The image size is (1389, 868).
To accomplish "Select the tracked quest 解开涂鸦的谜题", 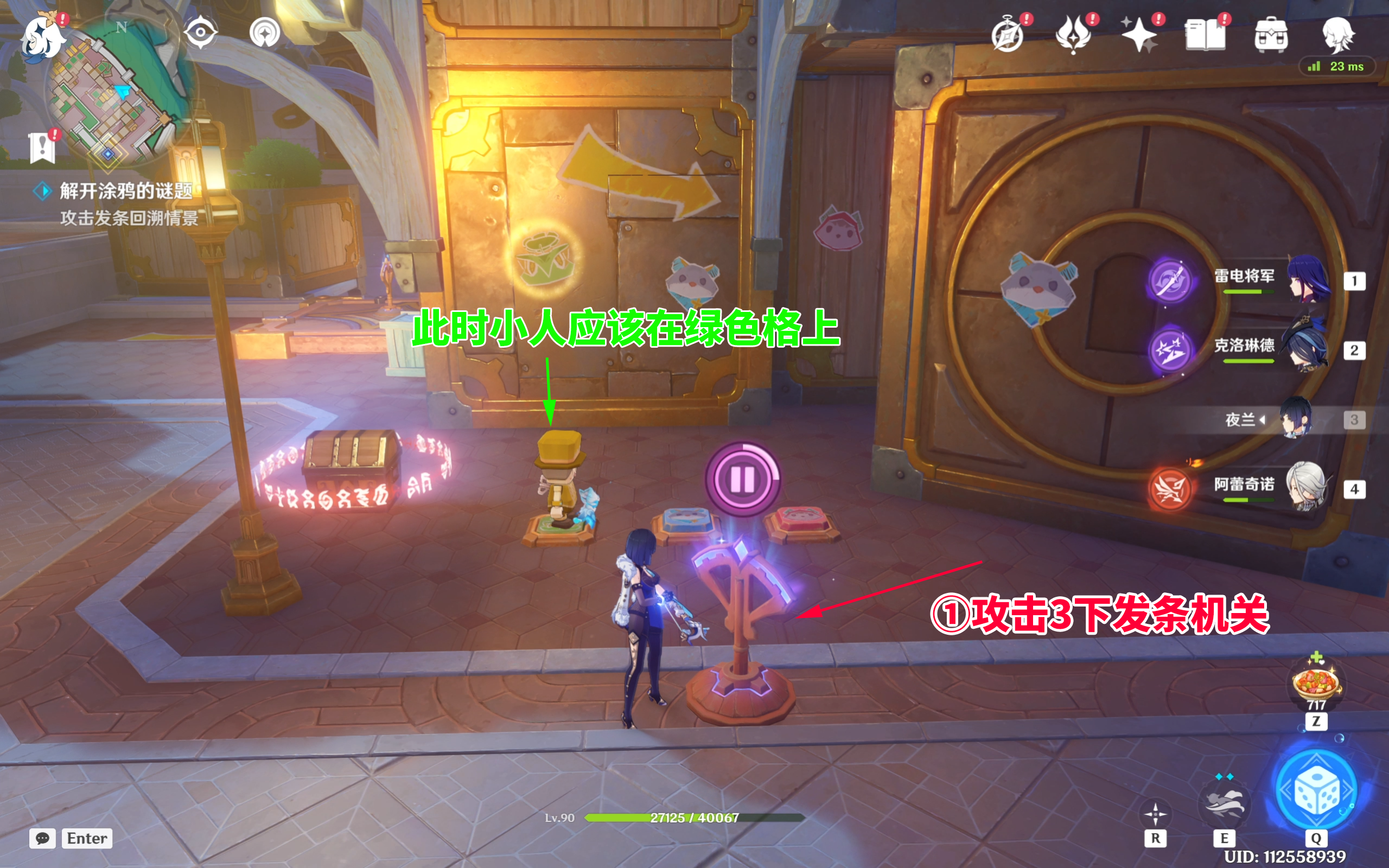I will 125,190.
